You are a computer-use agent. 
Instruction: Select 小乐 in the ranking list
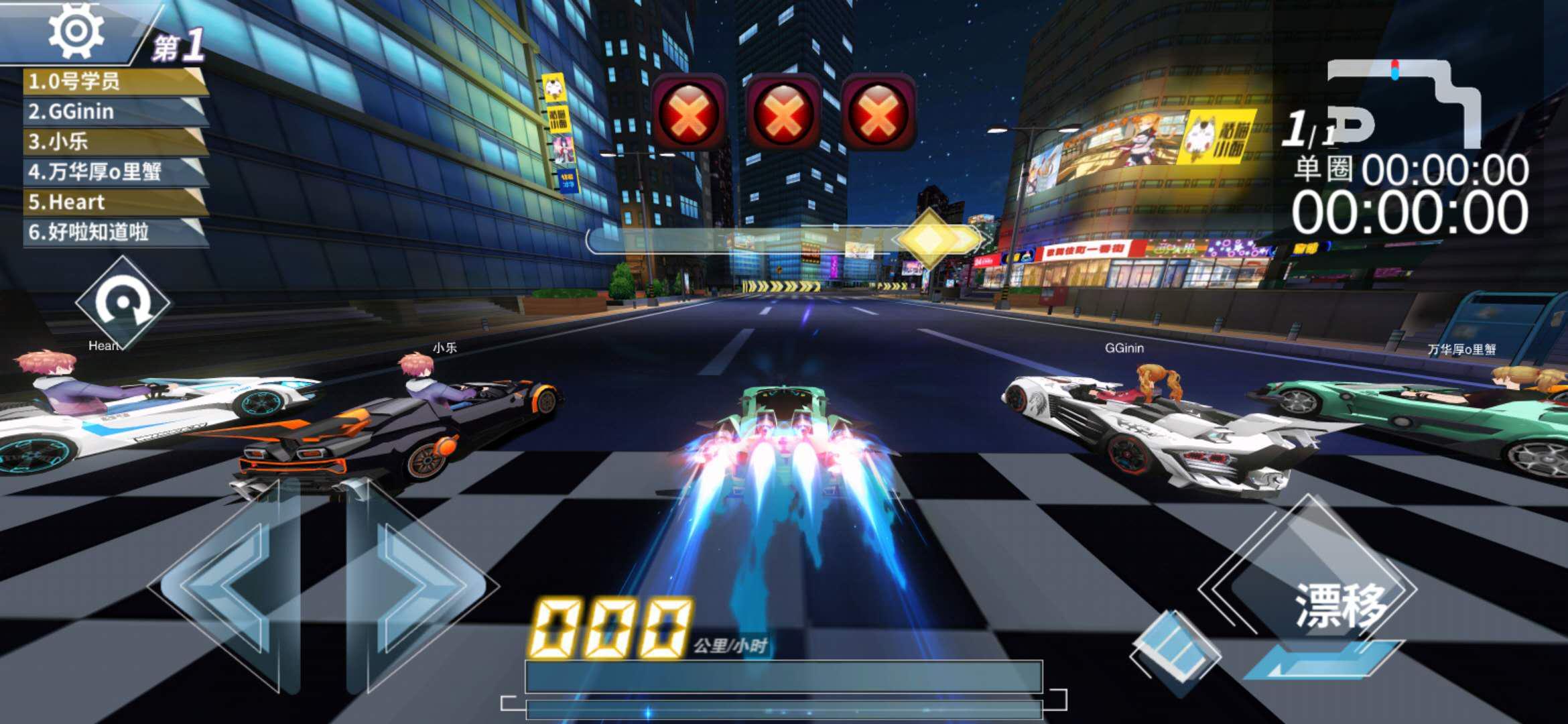pyautogui.click(x=114, y=141)
